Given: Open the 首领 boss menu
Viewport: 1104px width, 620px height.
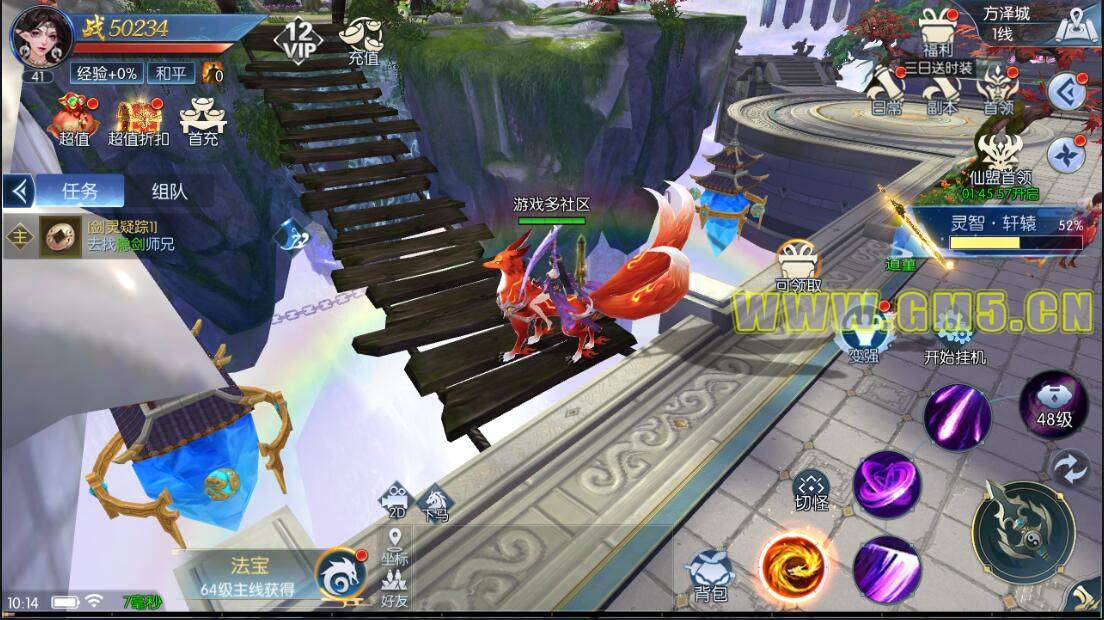Looking at the screenshot, I should tap(996, 90).
